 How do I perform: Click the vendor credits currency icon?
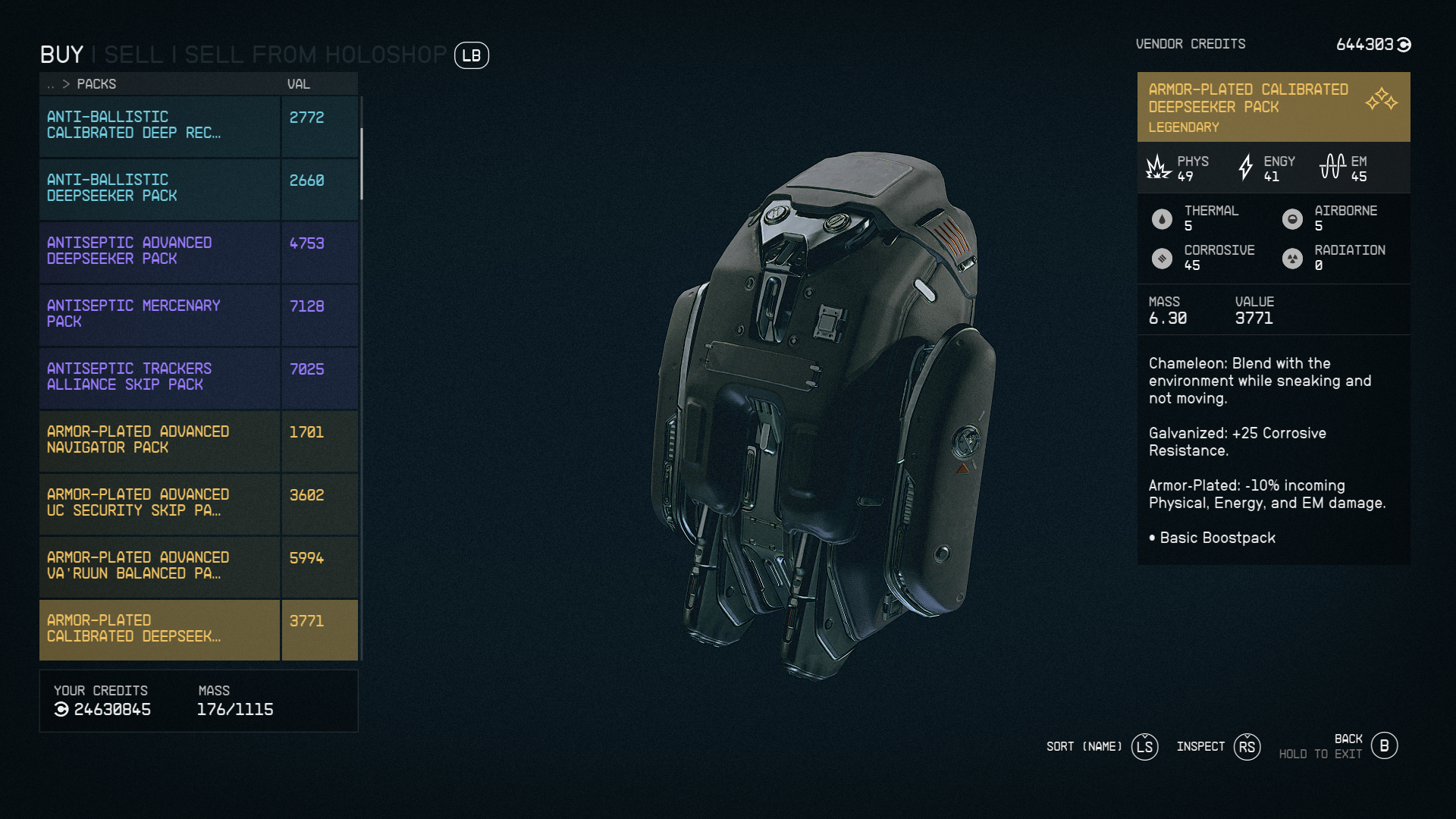tap(1403, 45)
